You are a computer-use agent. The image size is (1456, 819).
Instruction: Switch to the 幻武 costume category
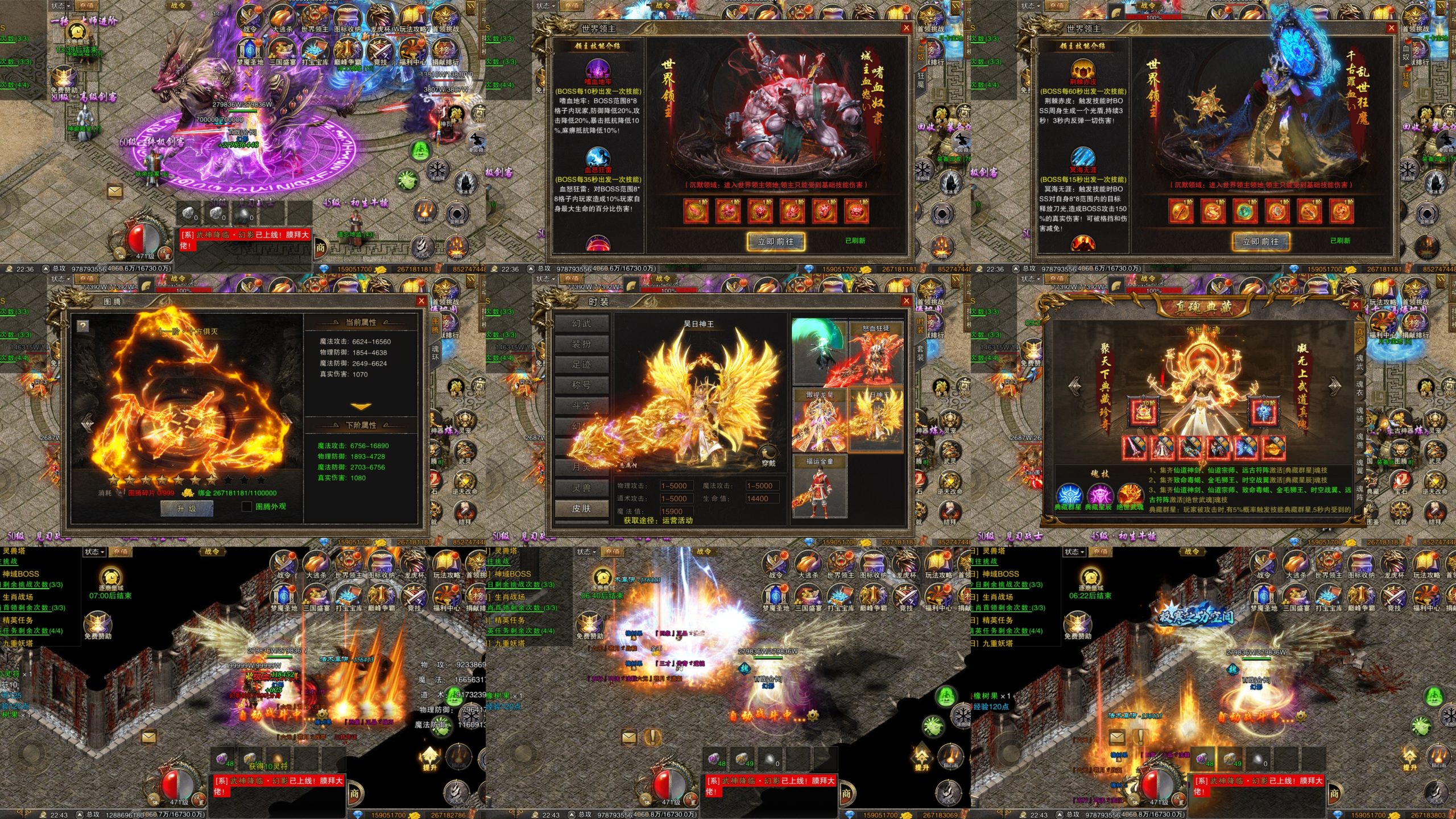point(581,323)
